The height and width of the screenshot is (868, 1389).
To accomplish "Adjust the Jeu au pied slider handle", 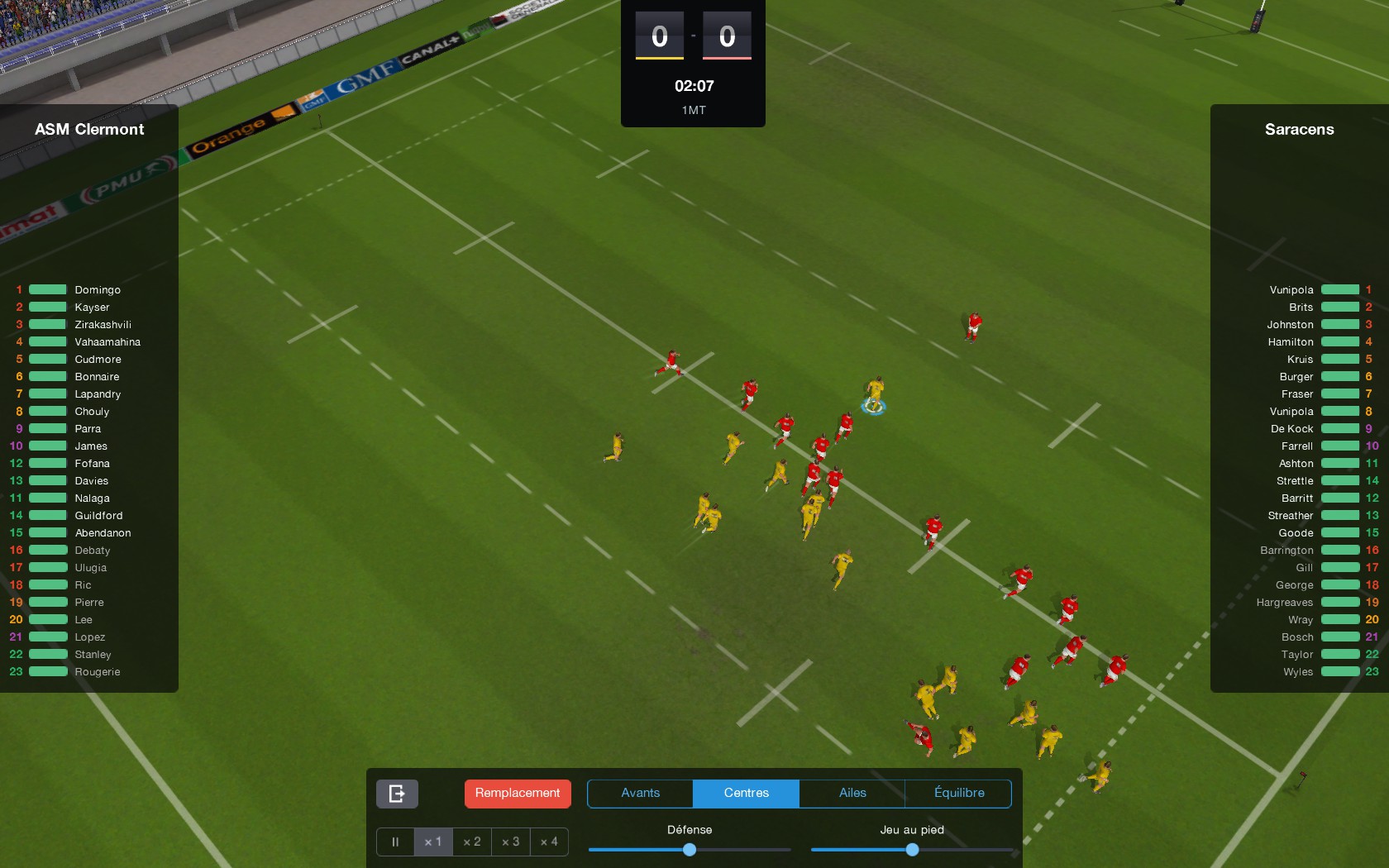I will 911,849.
